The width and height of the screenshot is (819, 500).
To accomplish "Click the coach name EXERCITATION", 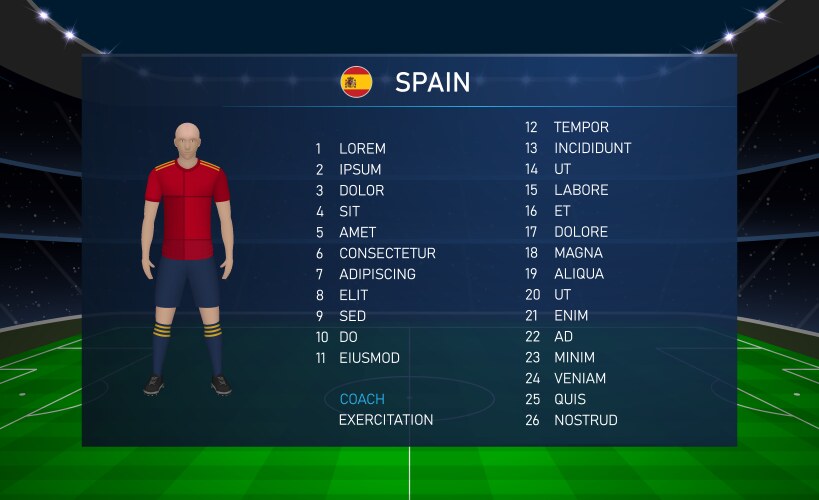I will tap(386, 421).
